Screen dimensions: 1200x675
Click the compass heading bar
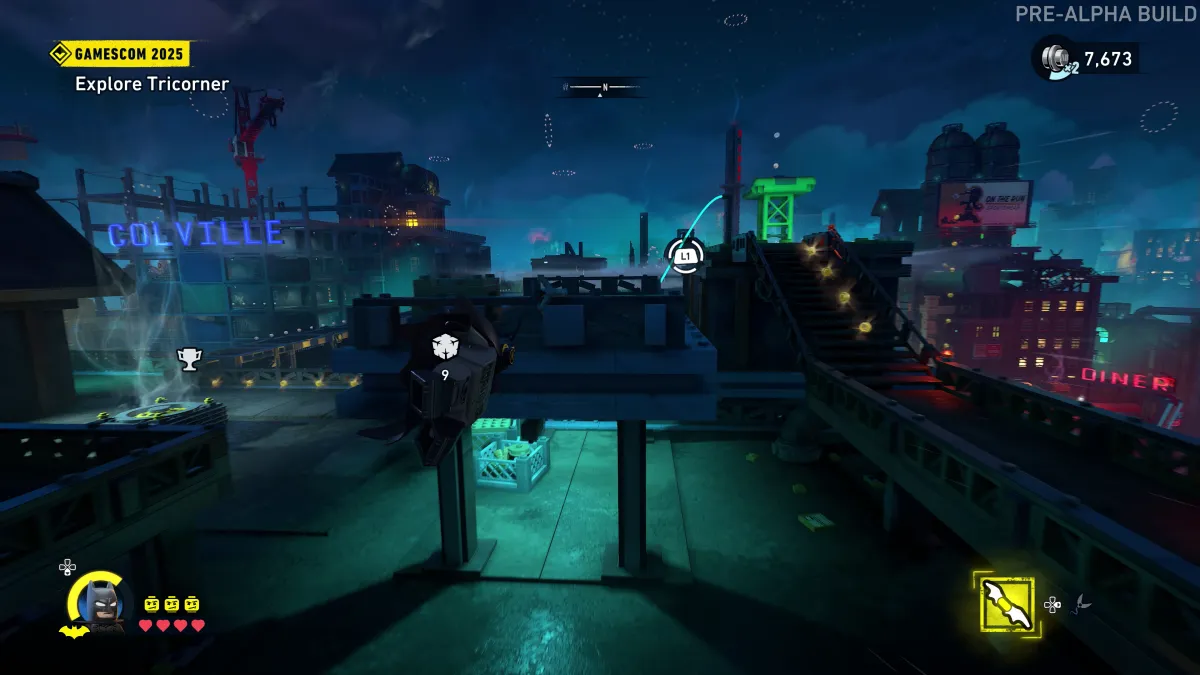coord(603,87)
